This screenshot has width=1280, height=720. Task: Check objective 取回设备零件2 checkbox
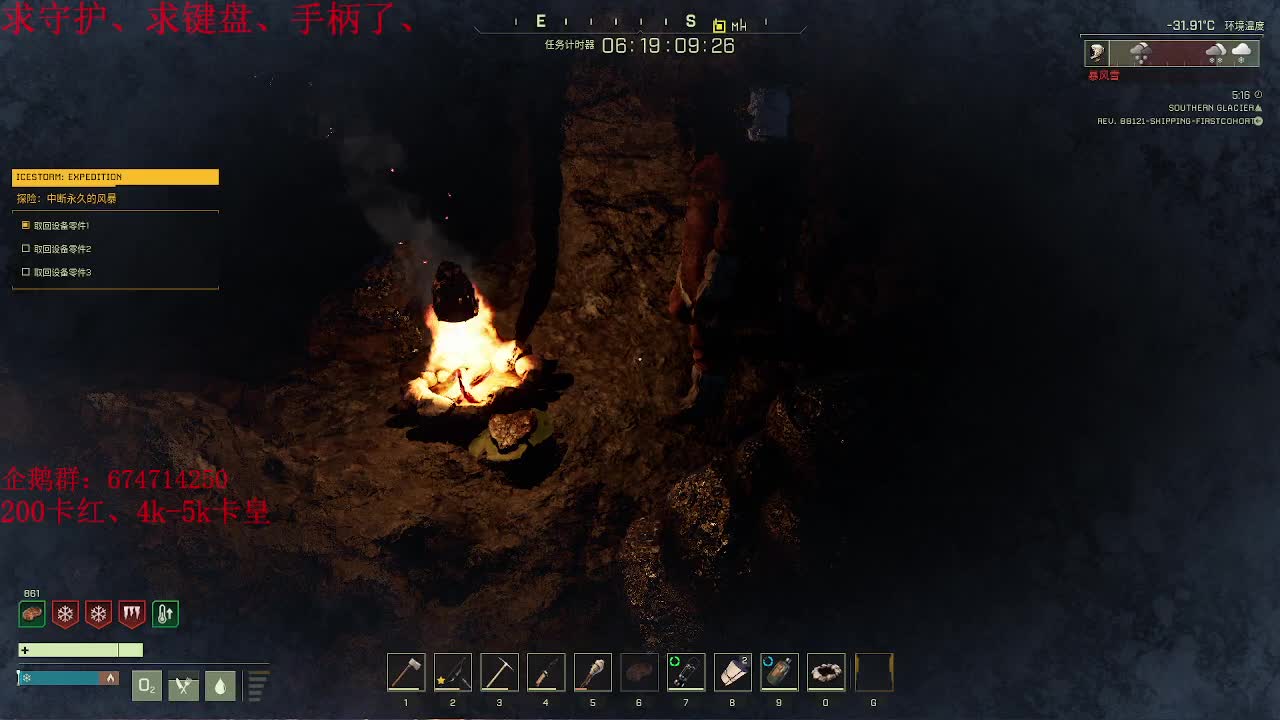(x=25, y=248)
